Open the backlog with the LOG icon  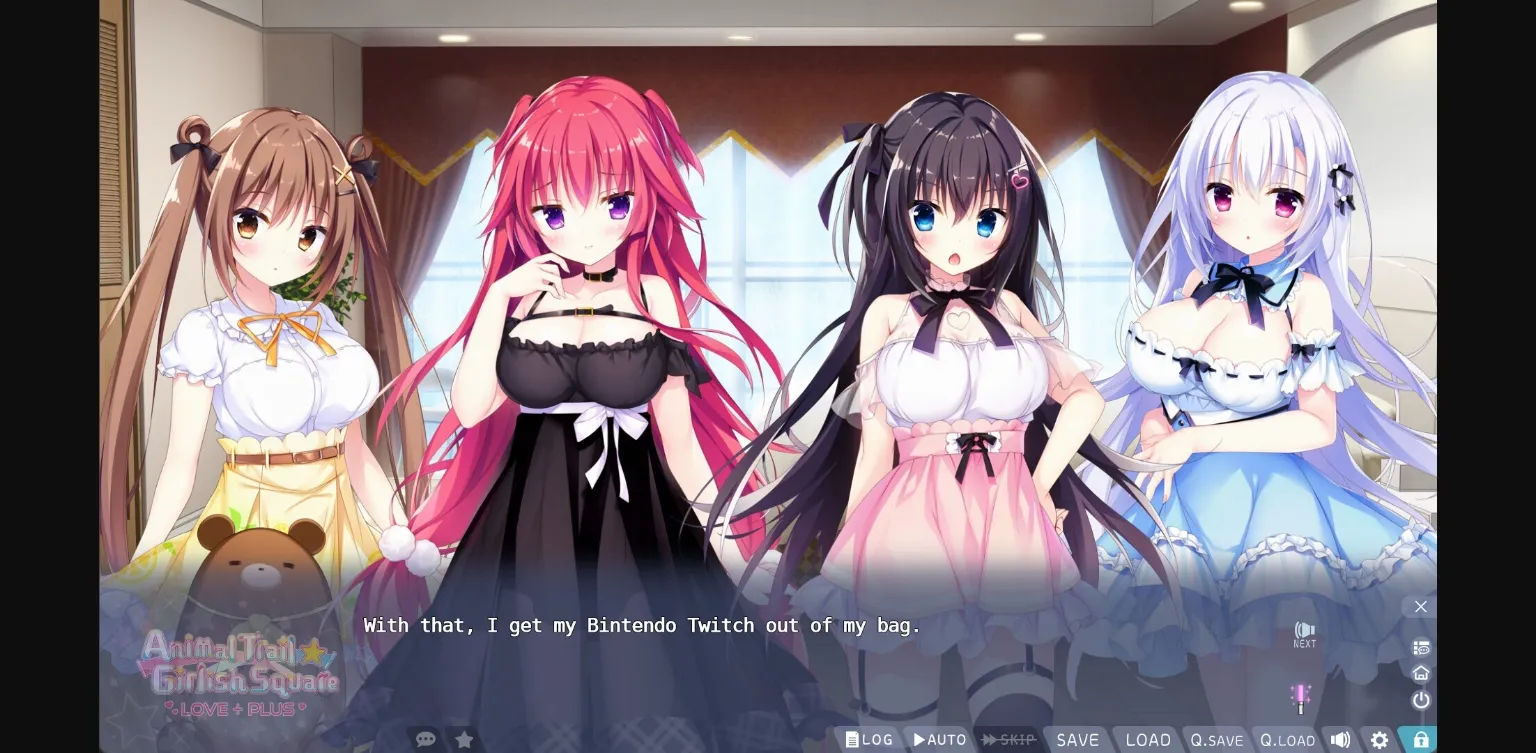click(x=868, y=739)
